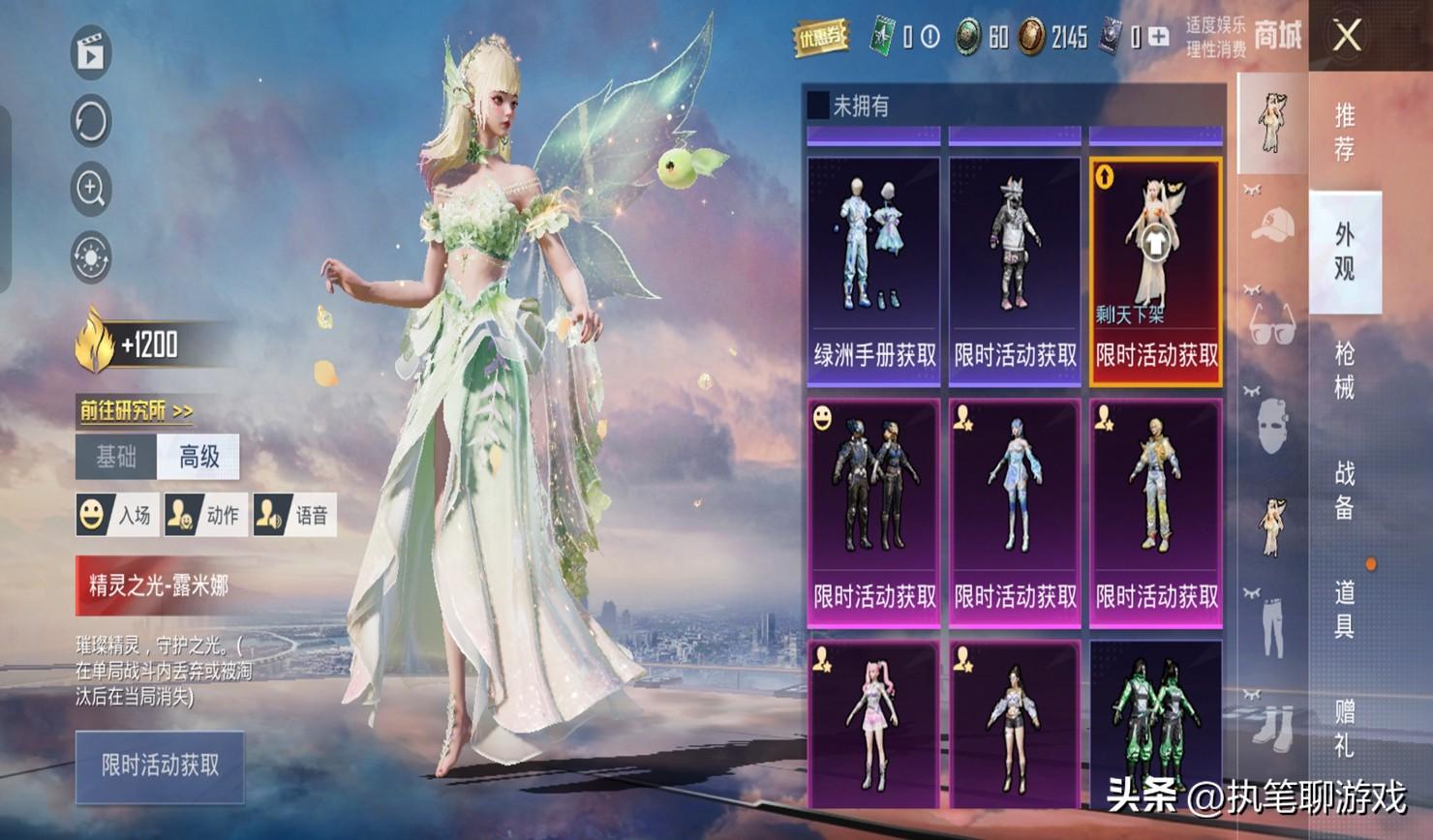Choose the hat category icon
Screen dimensions: 1433x840
tap(1272, 225)
